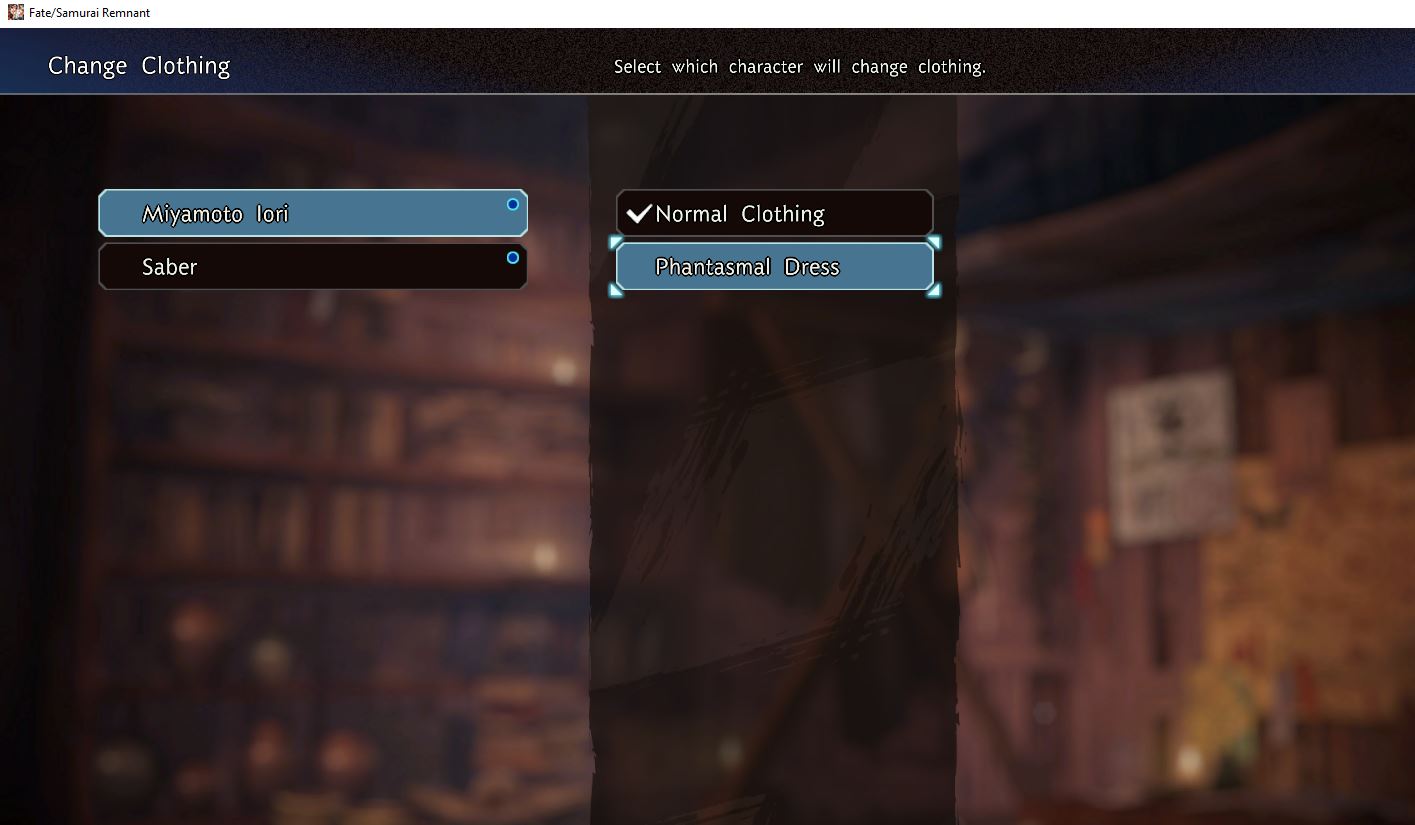Click the checkmark icon on Normal Clothing
The height and width of the screenshot is (825, 1415).
(x=641, y=212)
